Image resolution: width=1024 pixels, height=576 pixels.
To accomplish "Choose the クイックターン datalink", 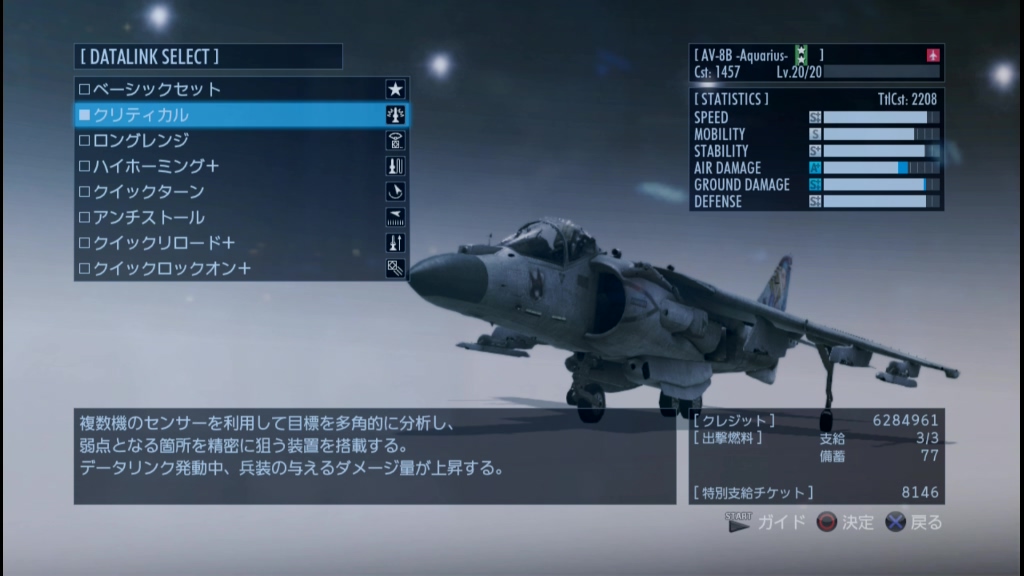I will coord(240,192).
